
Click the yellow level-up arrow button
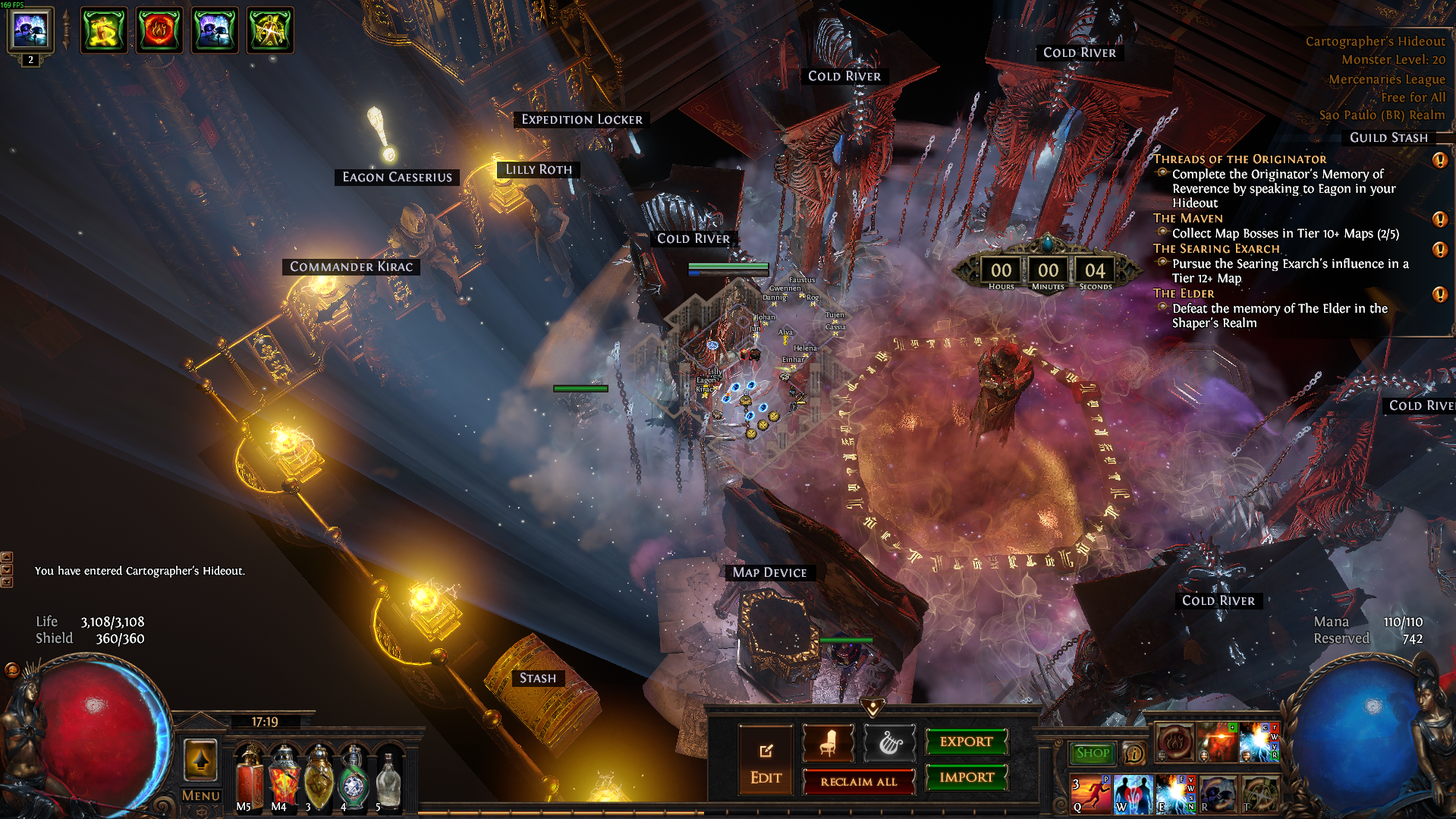(200, 761)
